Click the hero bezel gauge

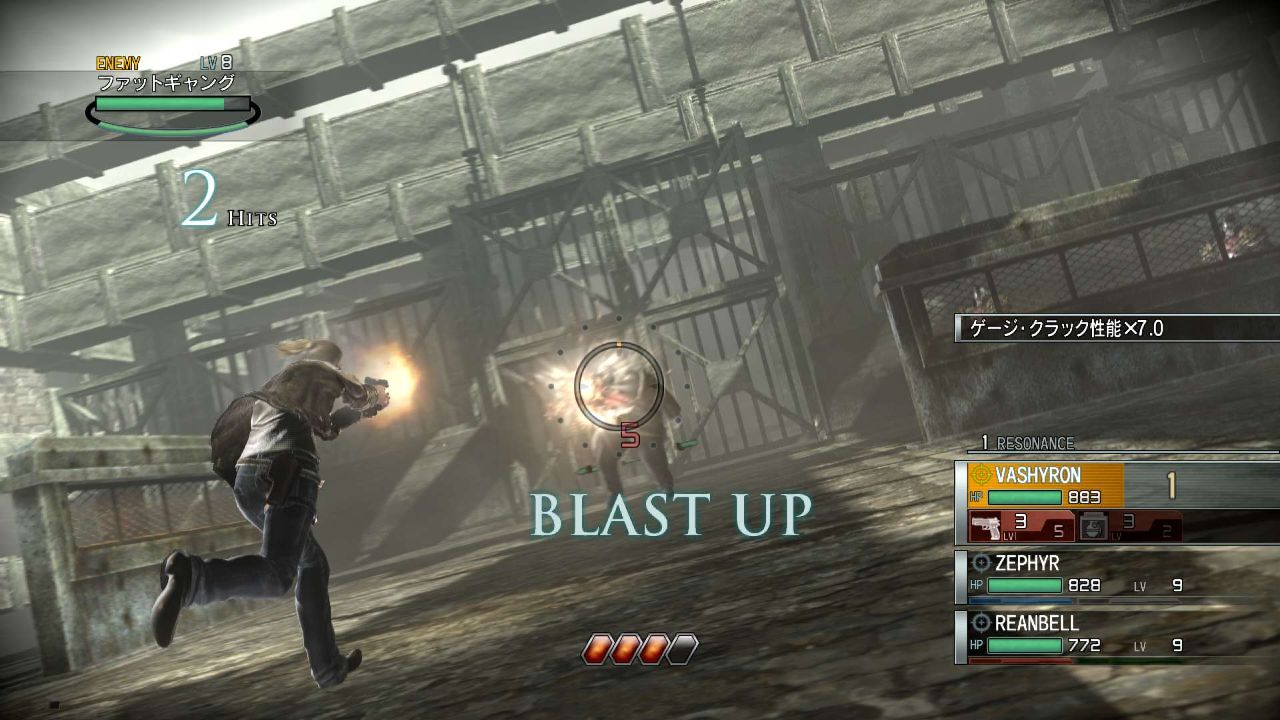(640, 650)
